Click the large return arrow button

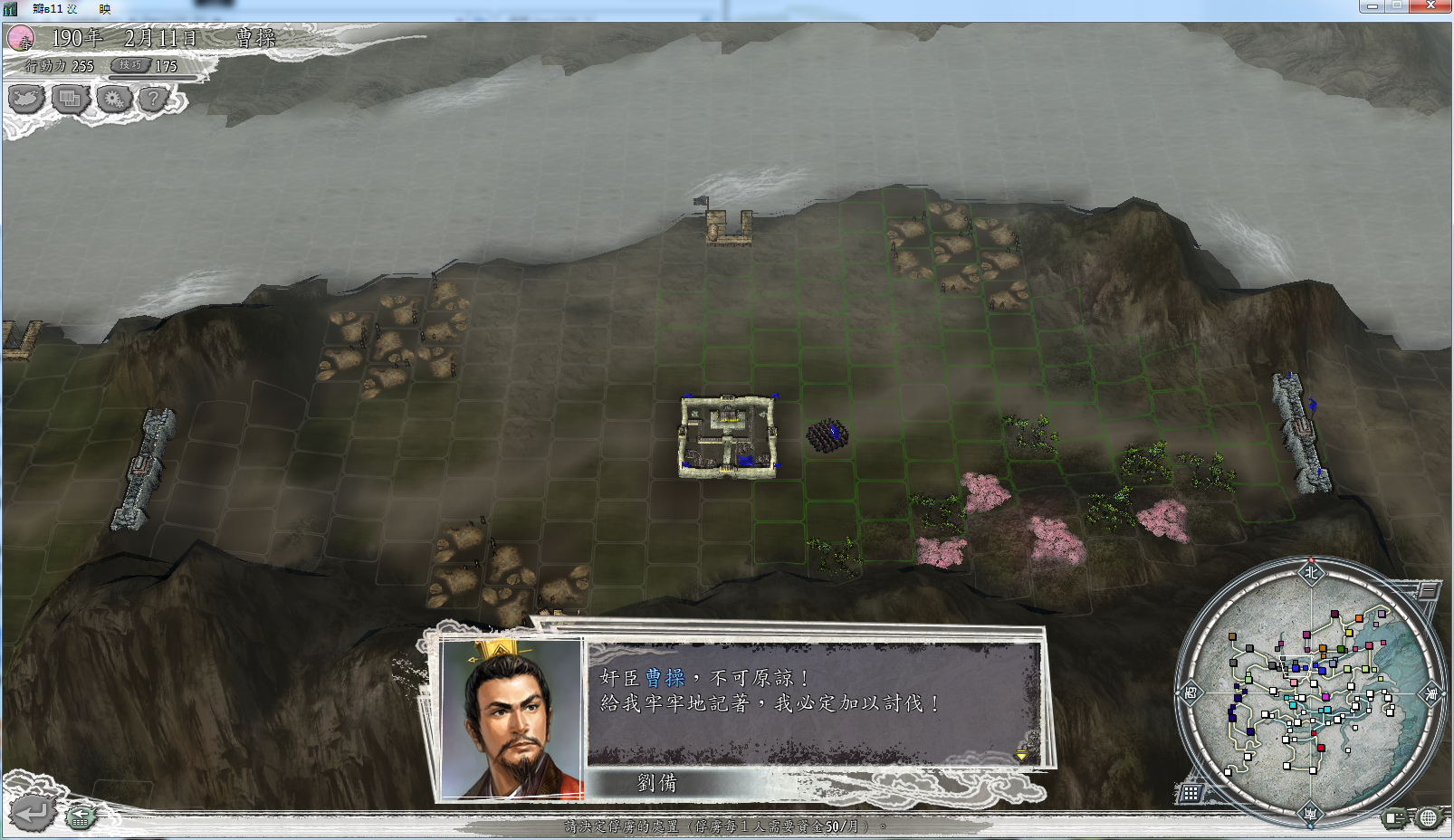point(31,812)
